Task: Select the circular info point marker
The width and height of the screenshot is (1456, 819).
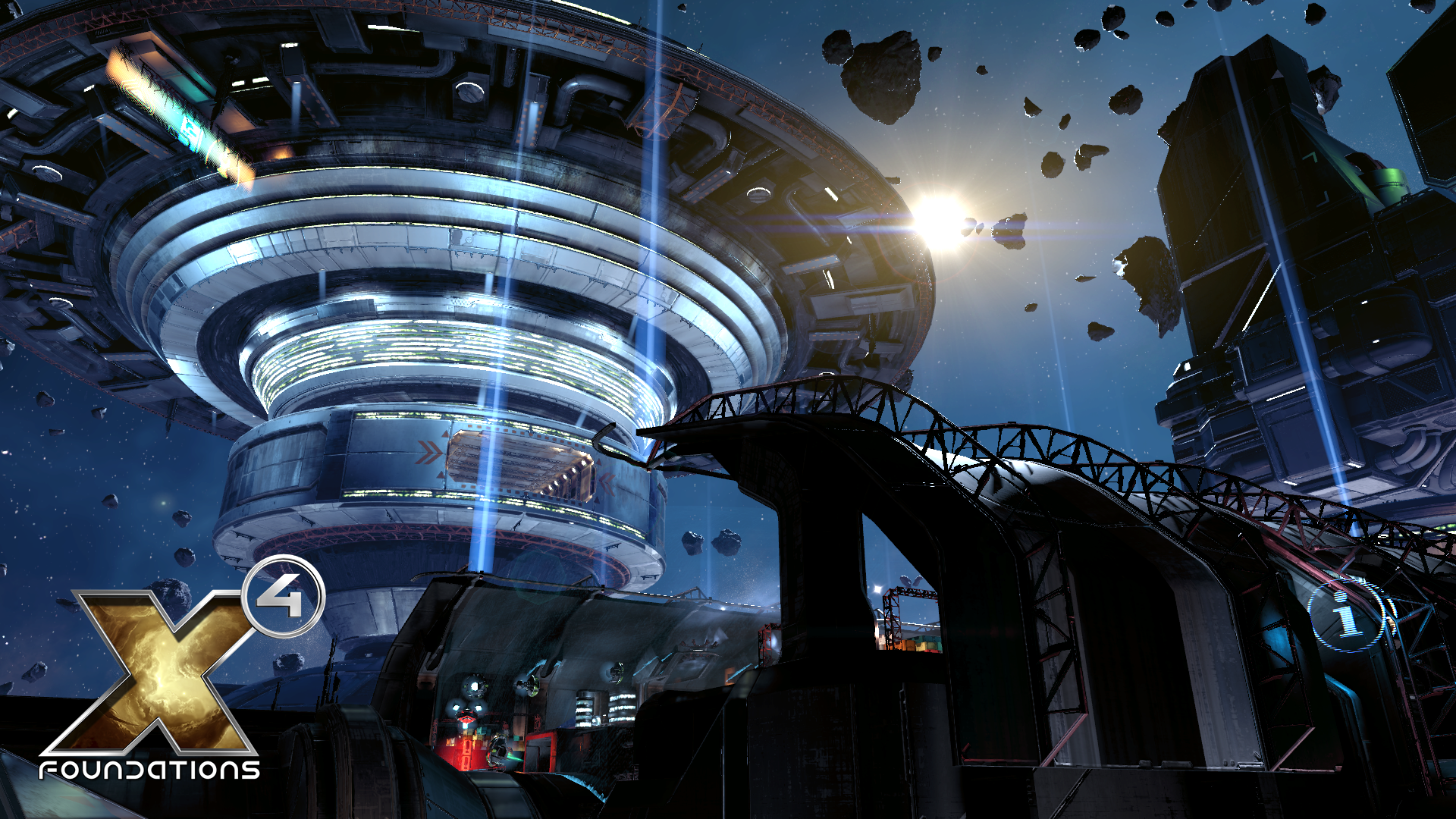Action: coord(1347,616)
